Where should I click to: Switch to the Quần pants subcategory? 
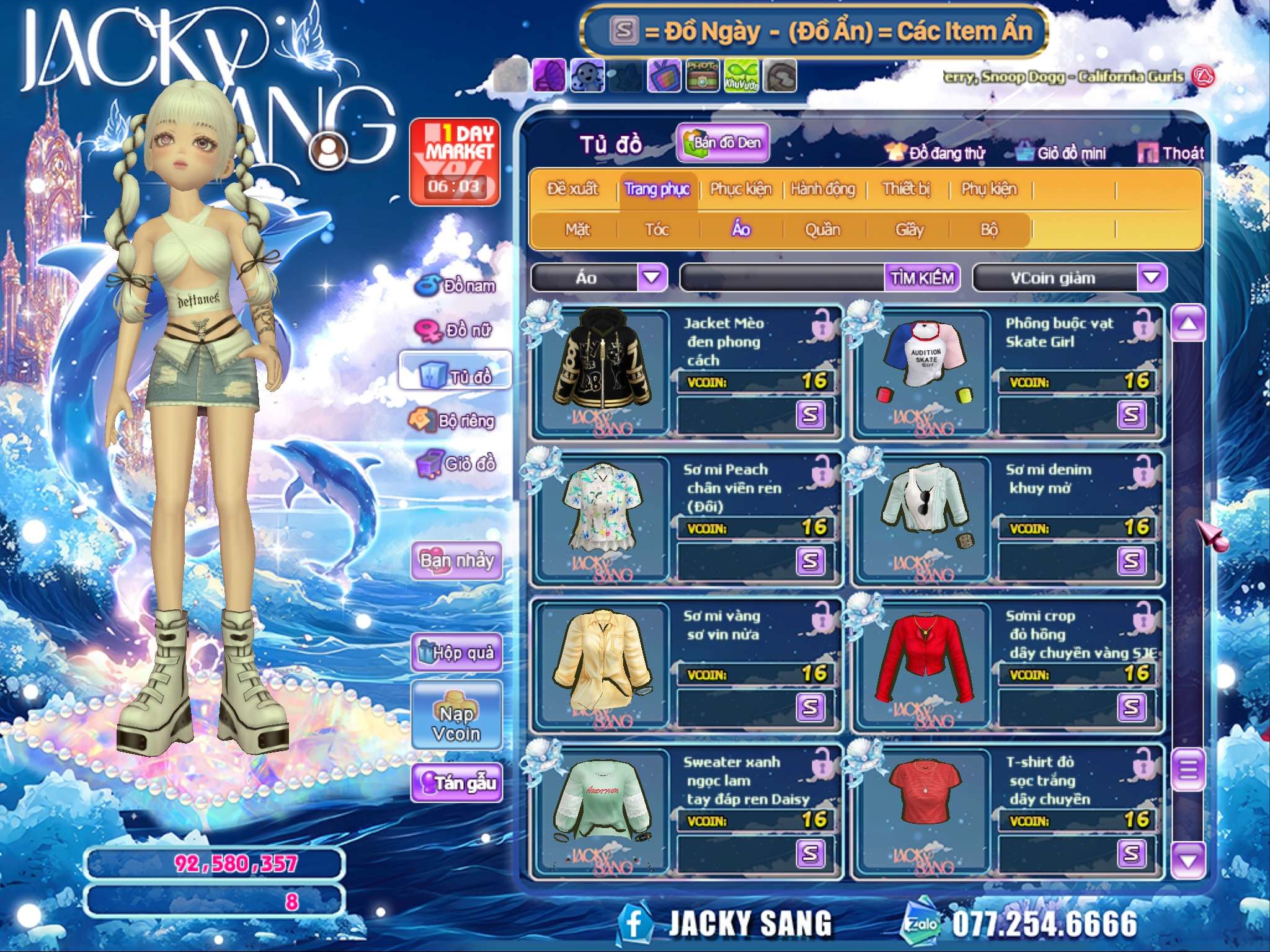[x=822, y=230]
